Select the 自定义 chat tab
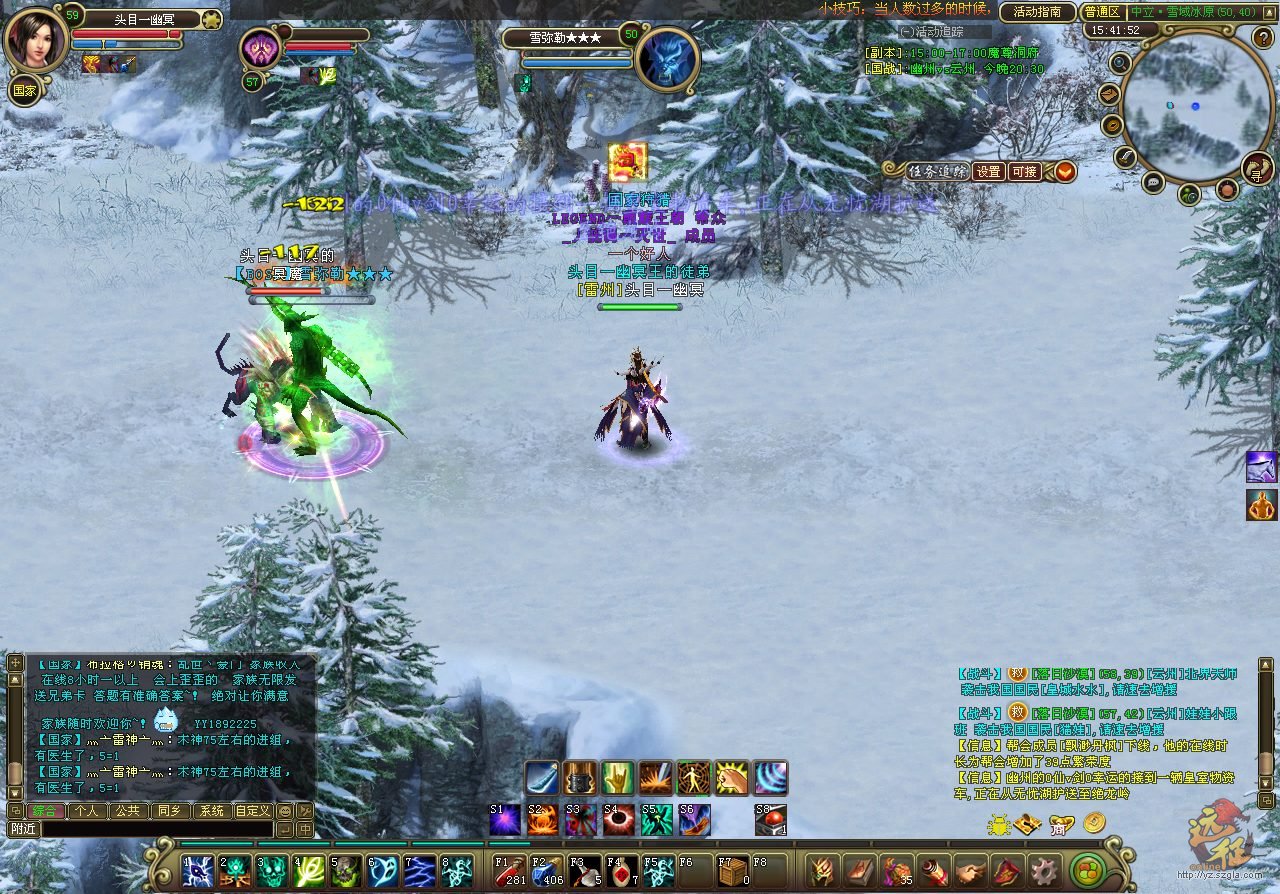Image resolution: width=1280 pixels, height=894 pixels. point(253,811)
